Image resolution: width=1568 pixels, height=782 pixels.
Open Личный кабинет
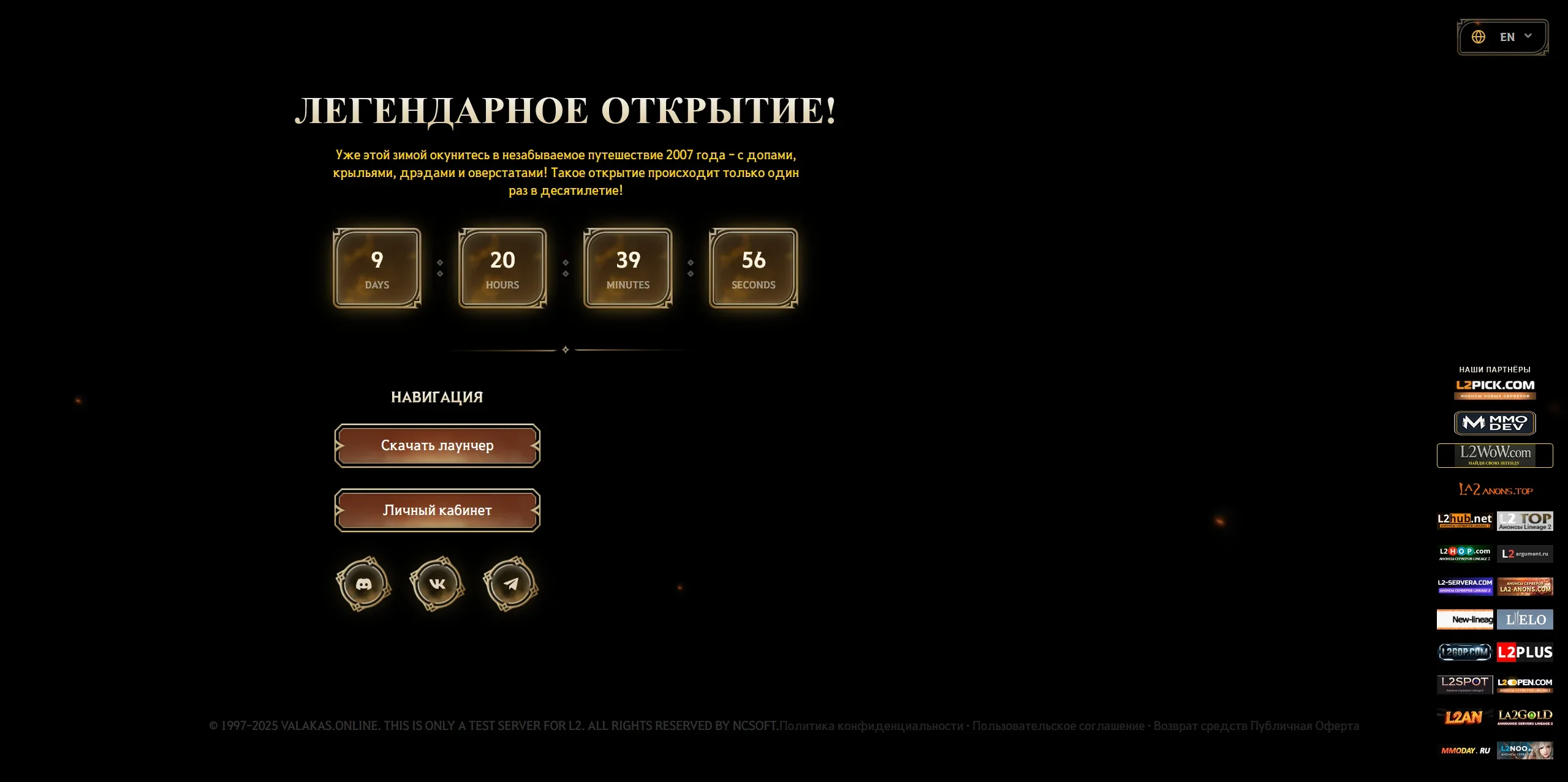click(437, 509)
